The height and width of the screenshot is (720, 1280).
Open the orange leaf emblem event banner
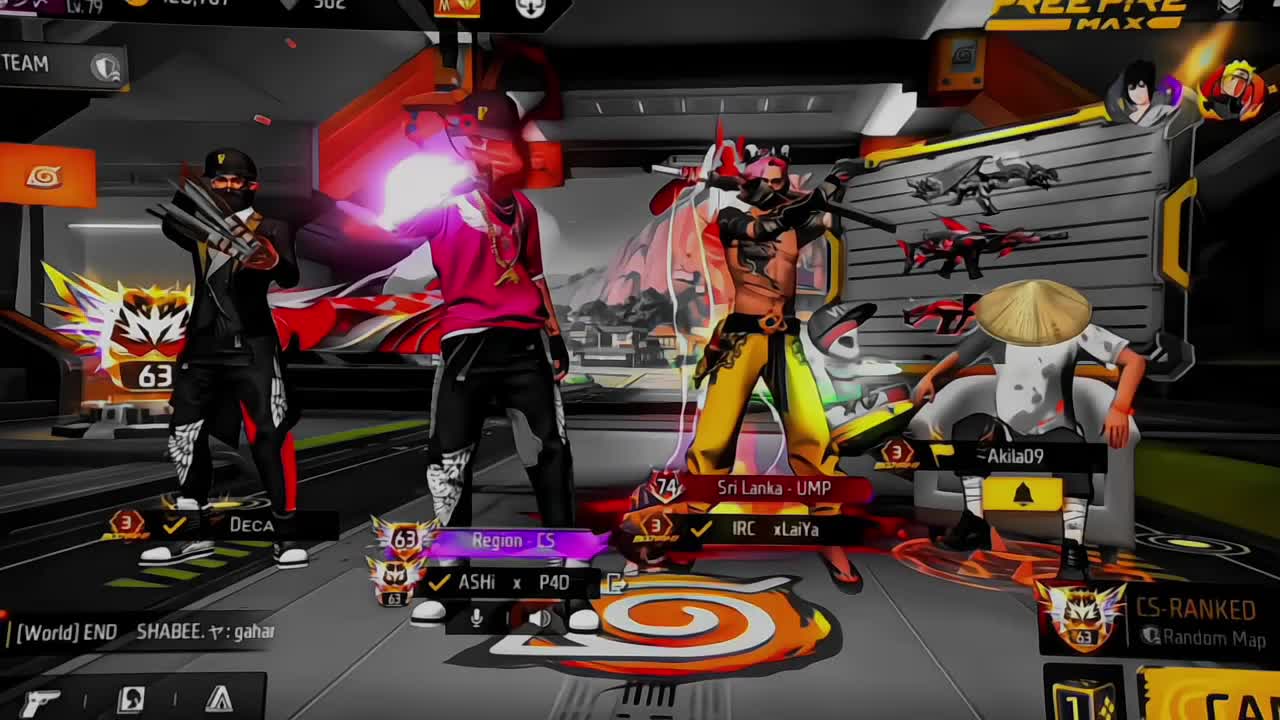tap(45, 176)
